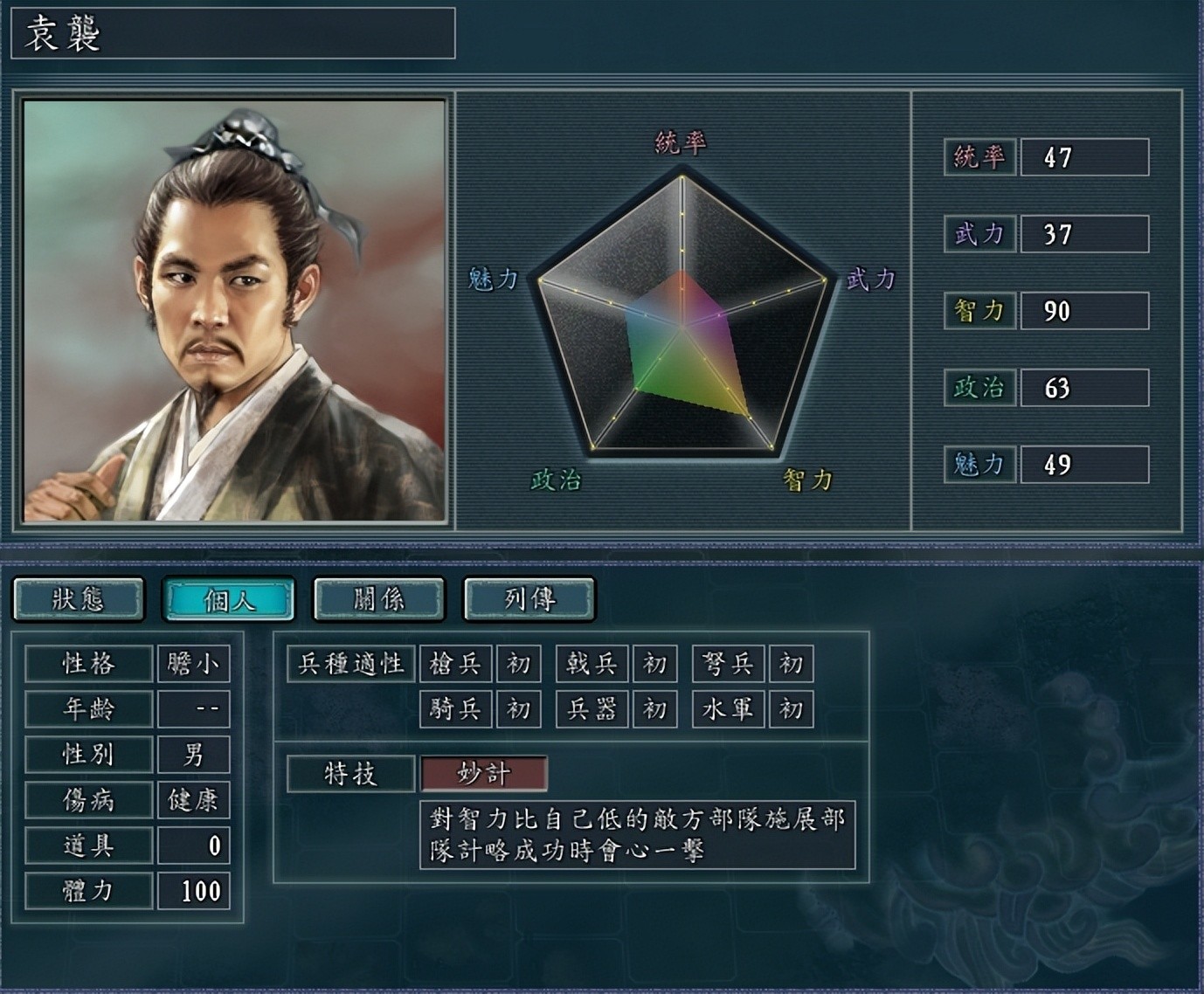
Task: Open the 關係 tab
Action: 379,599
